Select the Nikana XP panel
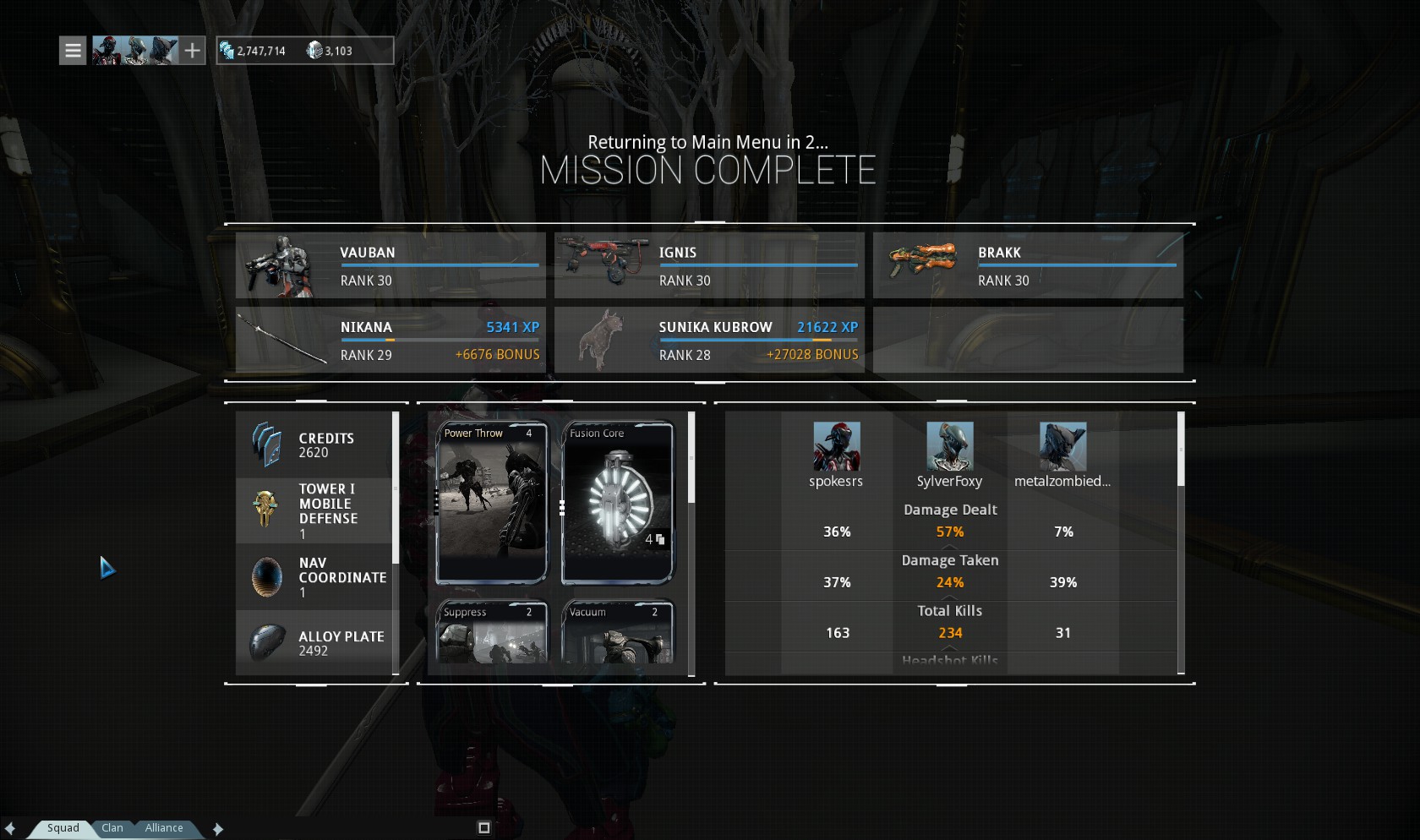The height and width of the screenshot is (840, 1420). pyautogui.click(x=390, y=340)
